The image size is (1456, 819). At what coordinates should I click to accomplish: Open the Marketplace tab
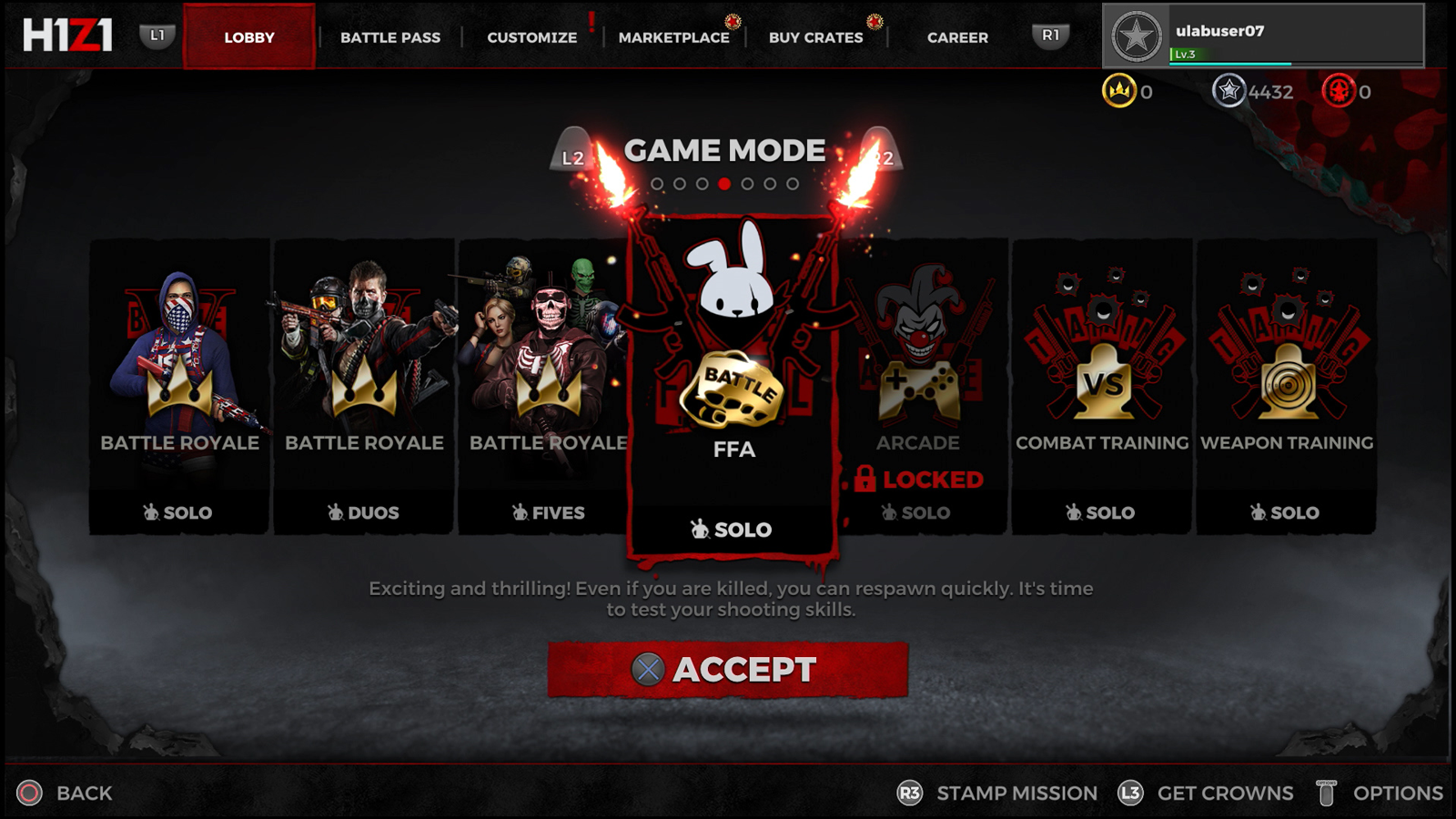tap(673, 37)
